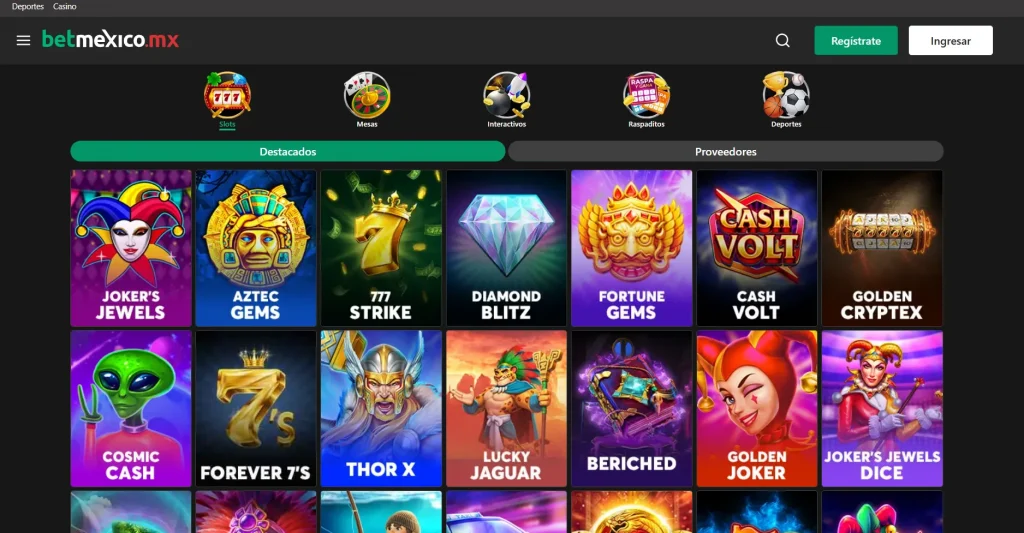
Task: Click the Regístrate button
Action: coord(855,41)
